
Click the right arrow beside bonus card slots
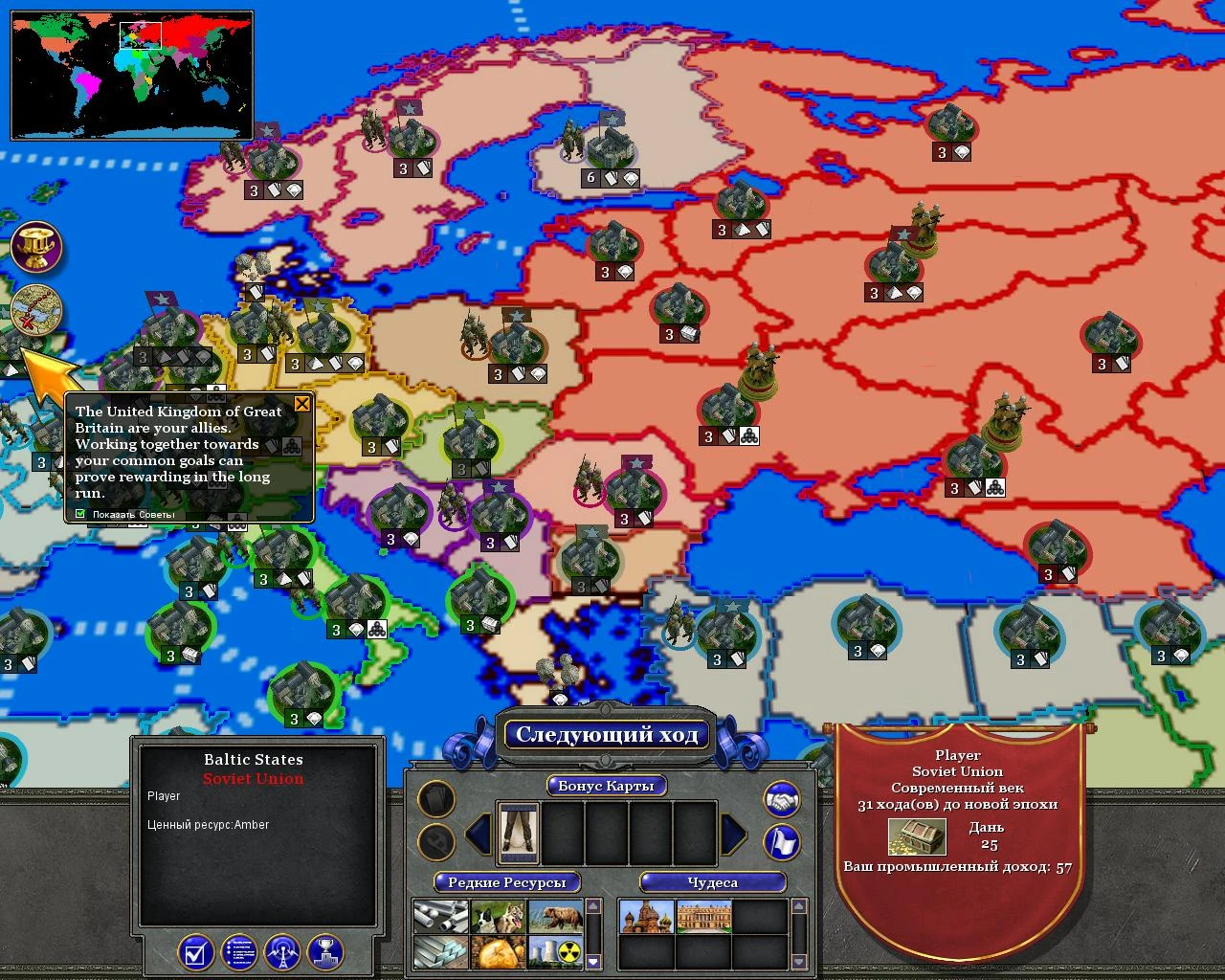[733, 832]
